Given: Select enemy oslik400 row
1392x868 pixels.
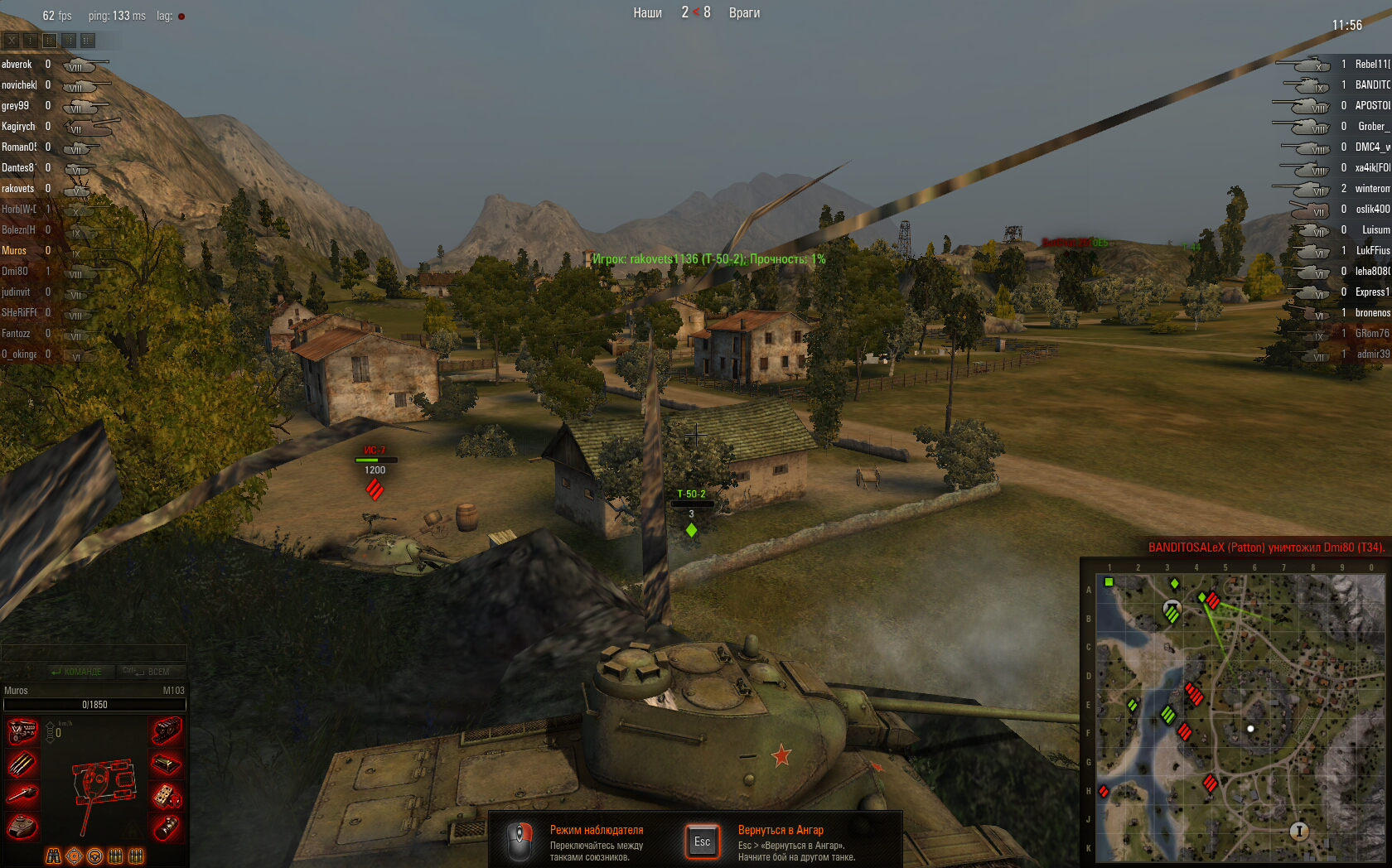Looking at the screenshot, I should point(1372,210).
